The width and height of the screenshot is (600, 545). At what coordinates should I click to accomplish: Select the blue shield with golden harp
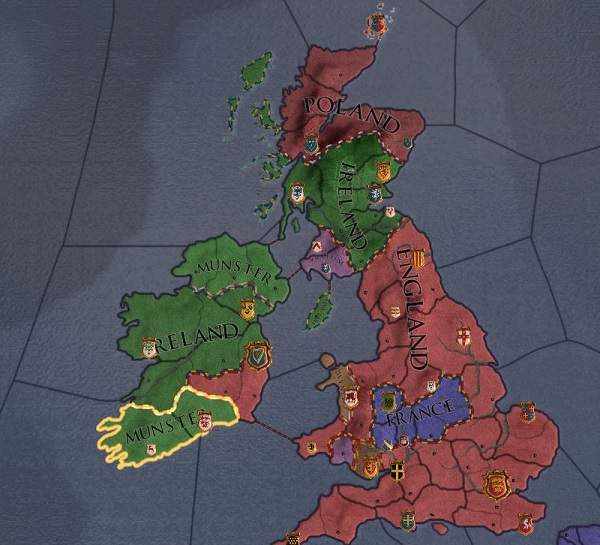[258, 356]
